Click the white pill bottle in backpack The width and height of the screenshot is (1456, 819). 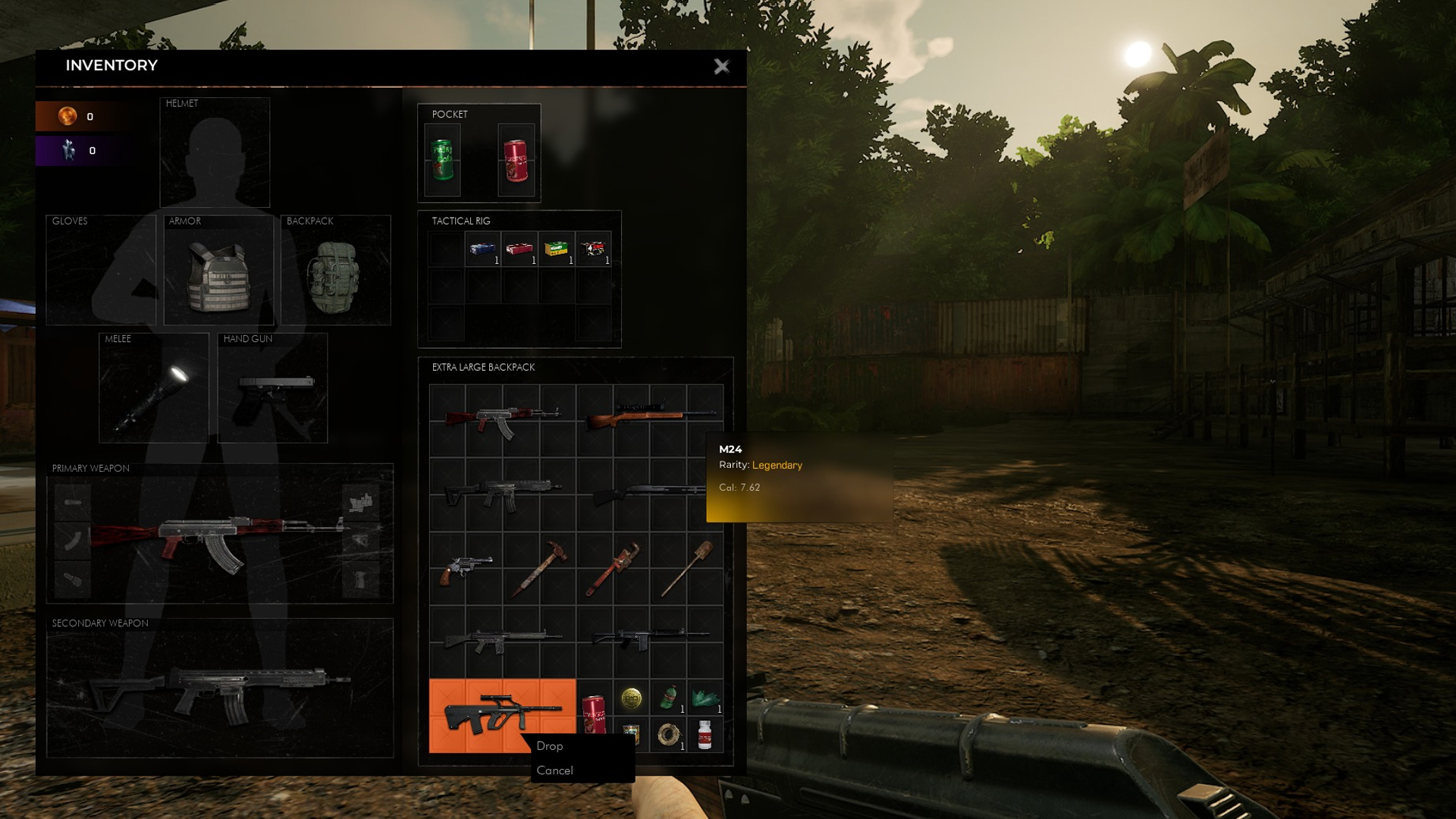704,734
